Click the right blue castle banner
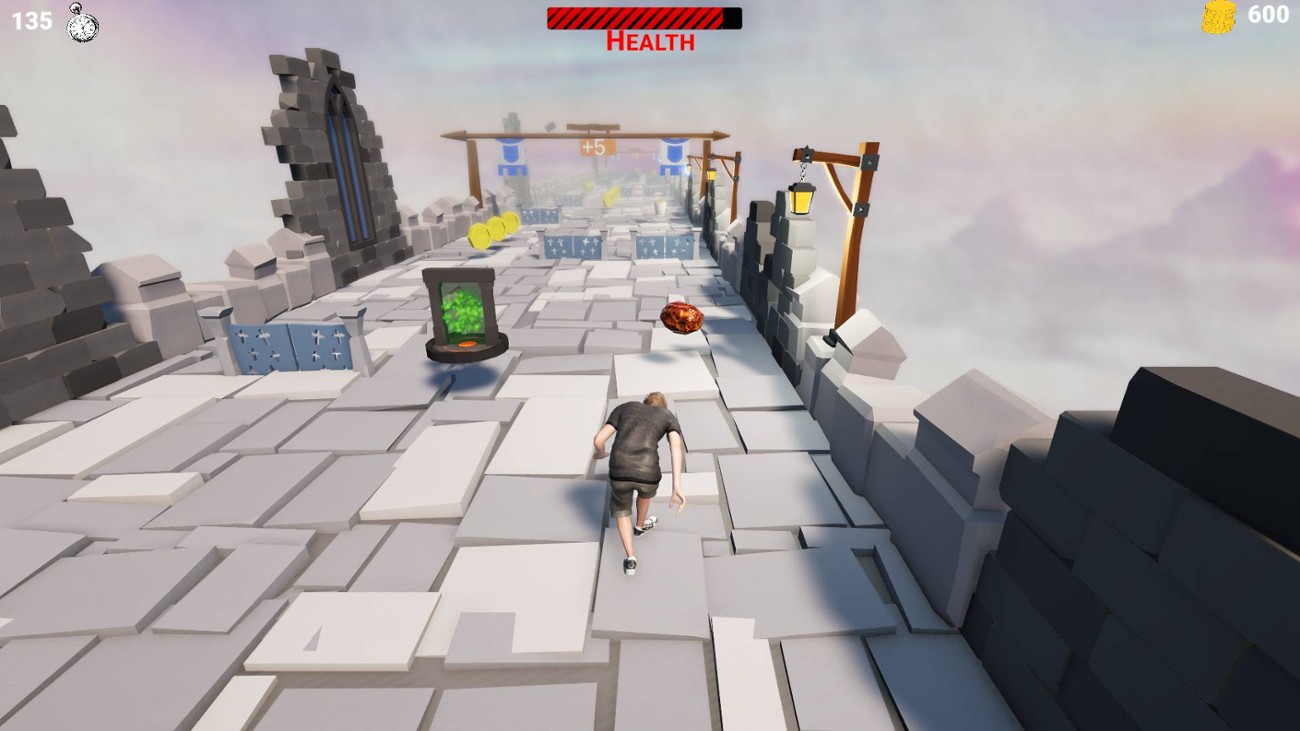 (x=672, y=155)
